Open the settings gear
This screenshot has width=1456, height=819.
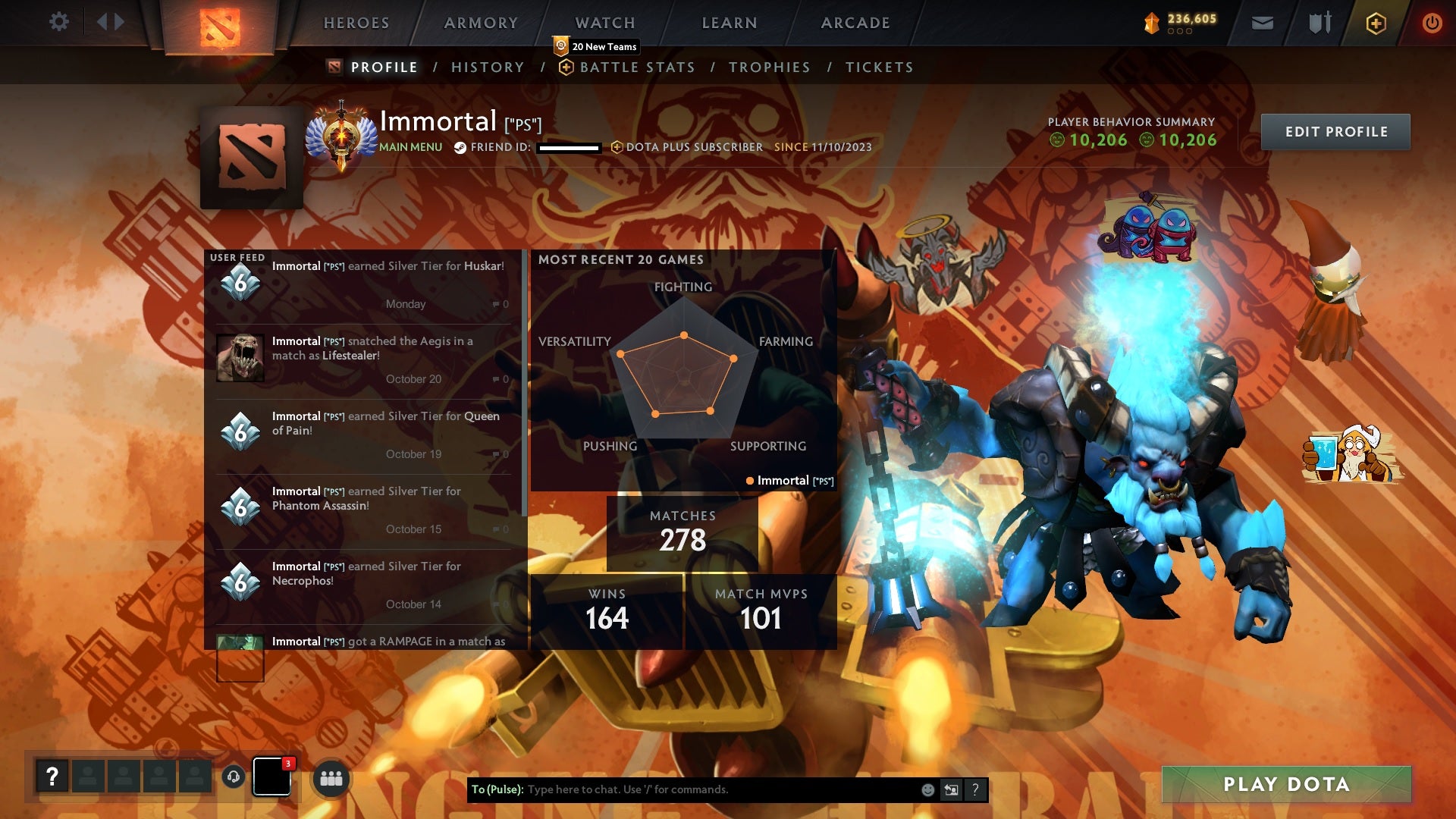point(59,22)
